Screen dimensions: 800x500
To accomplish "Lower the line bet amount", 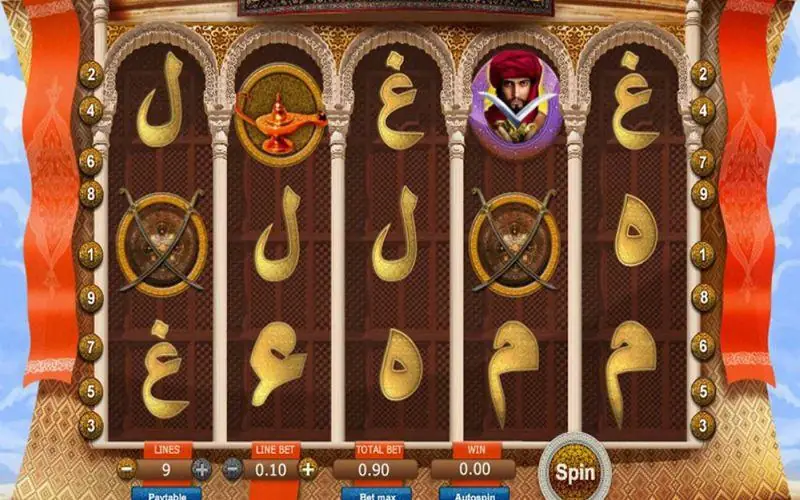I will [x=232, y=468].
